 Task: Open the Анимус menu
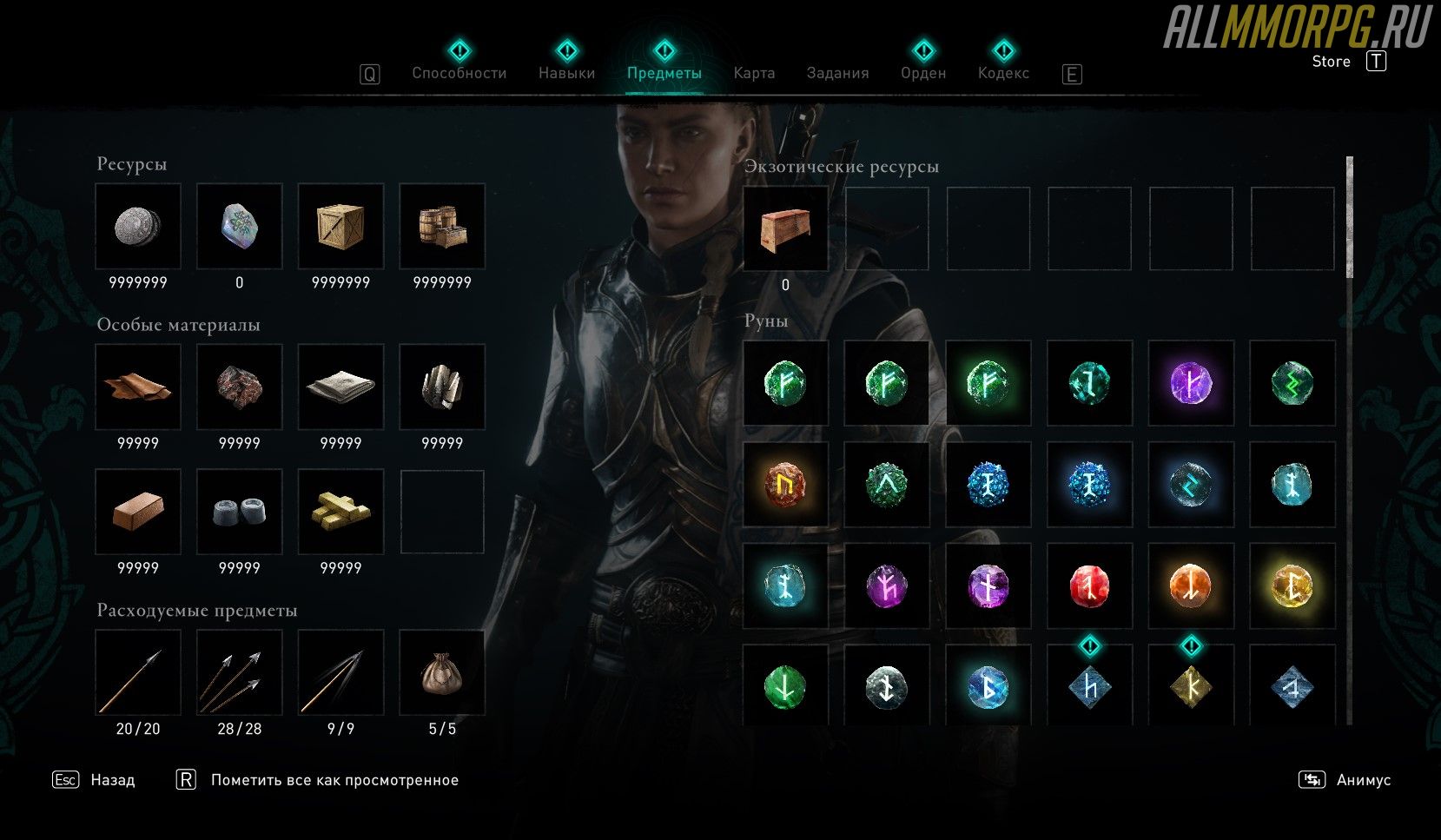click(1363, 780)
